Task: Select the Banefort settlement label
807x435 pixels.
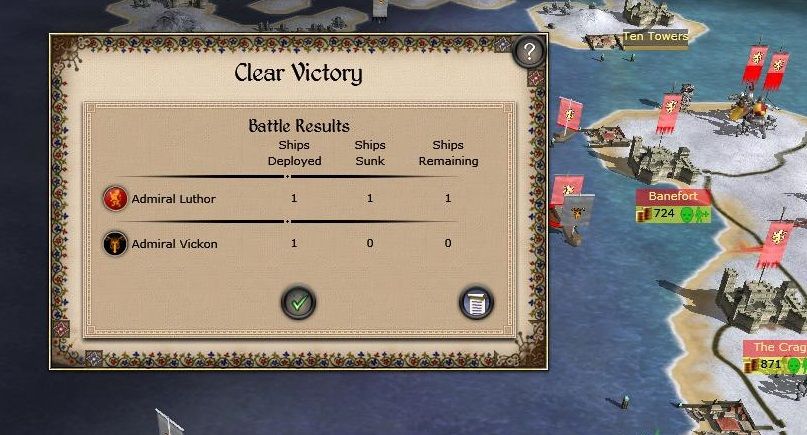Action: point(673,196)
